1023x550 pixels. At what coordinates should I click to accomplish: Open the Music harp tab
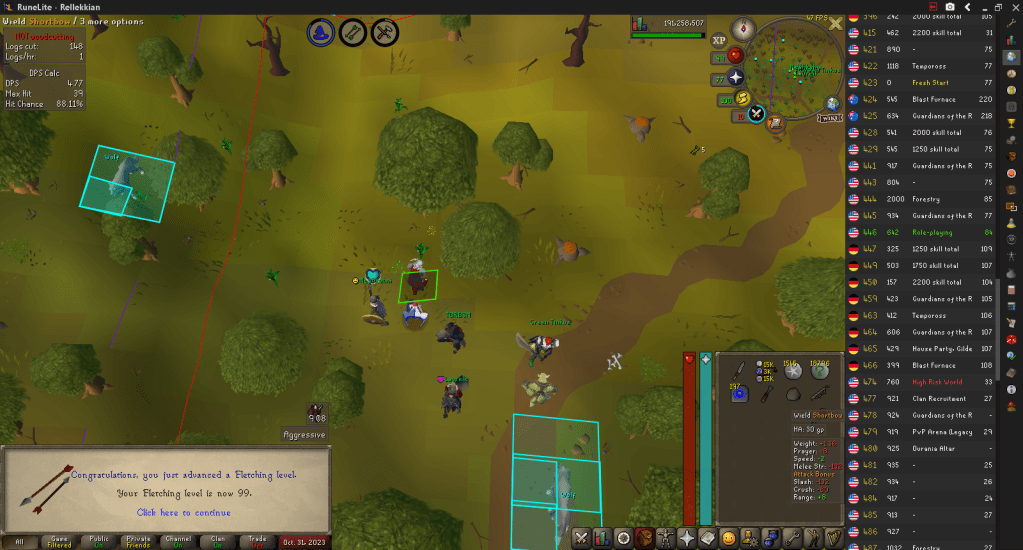[x=834, y=538]
